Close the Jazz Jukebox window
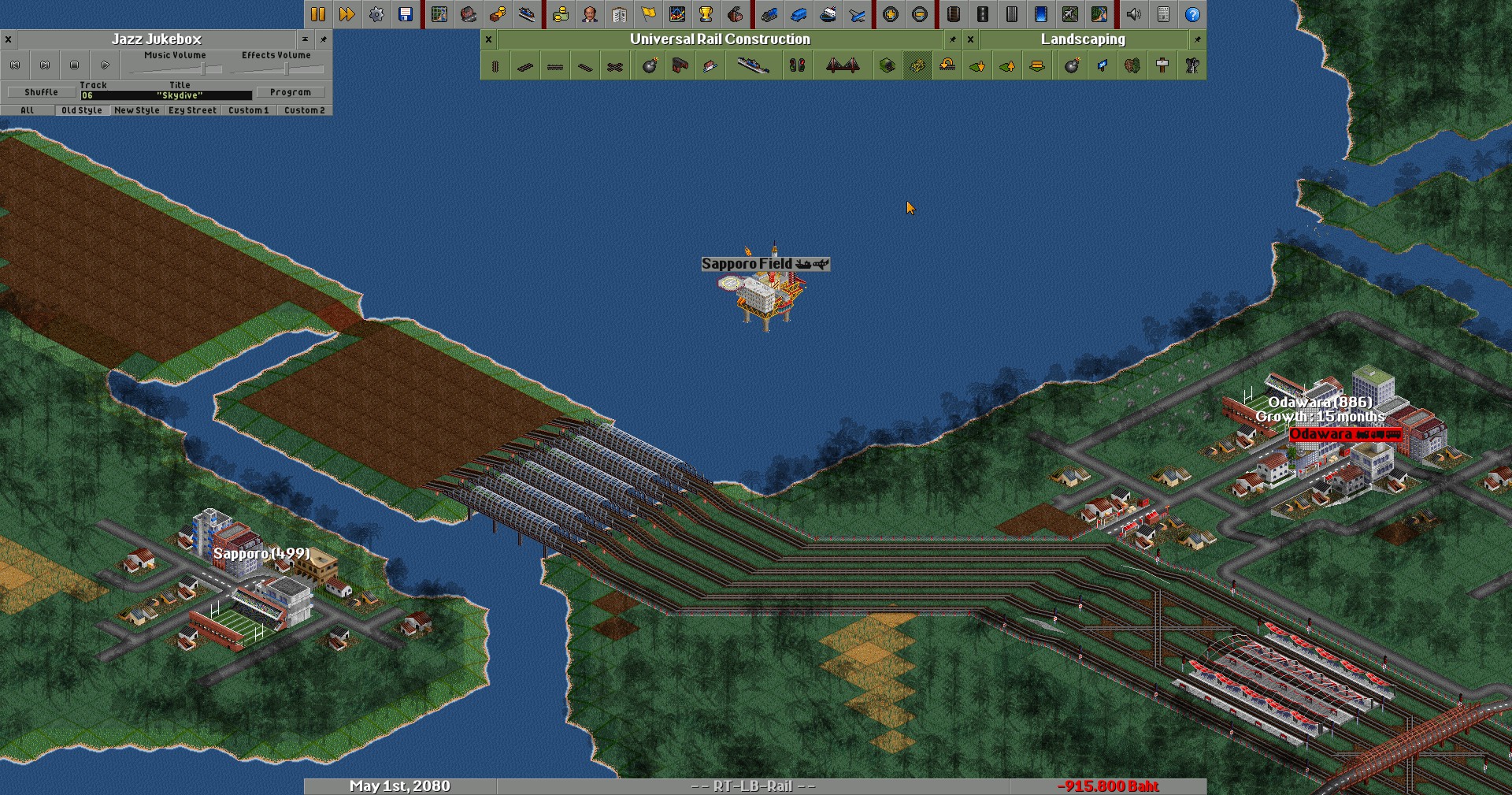 coord(8,39)
